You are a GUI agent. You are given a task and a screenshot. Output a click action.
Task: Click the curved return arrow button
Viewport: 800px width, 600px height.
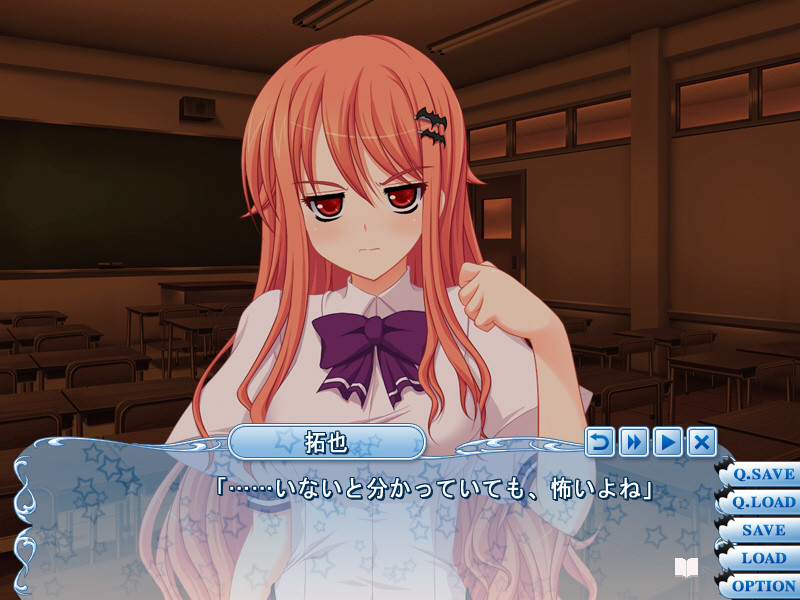[x=599, y=441]
